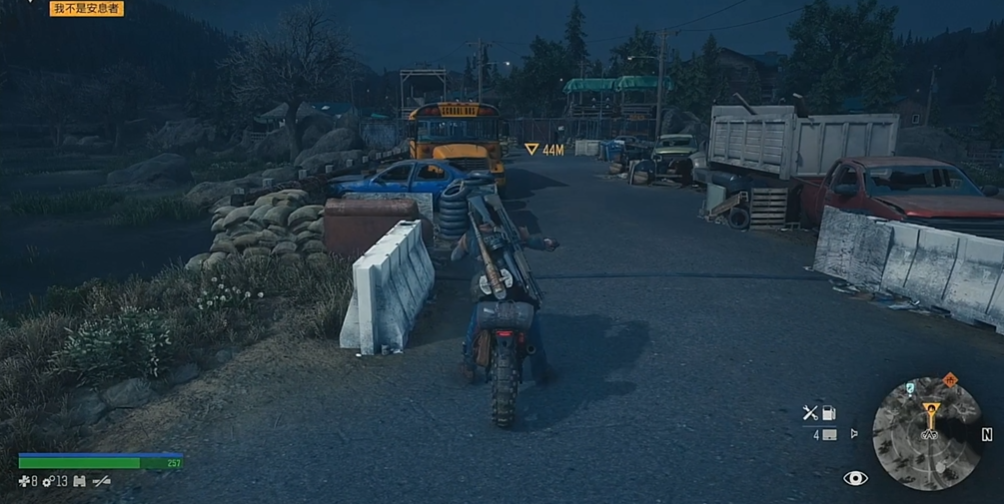Select the bike repair wrench icon

tap(810, 412)
